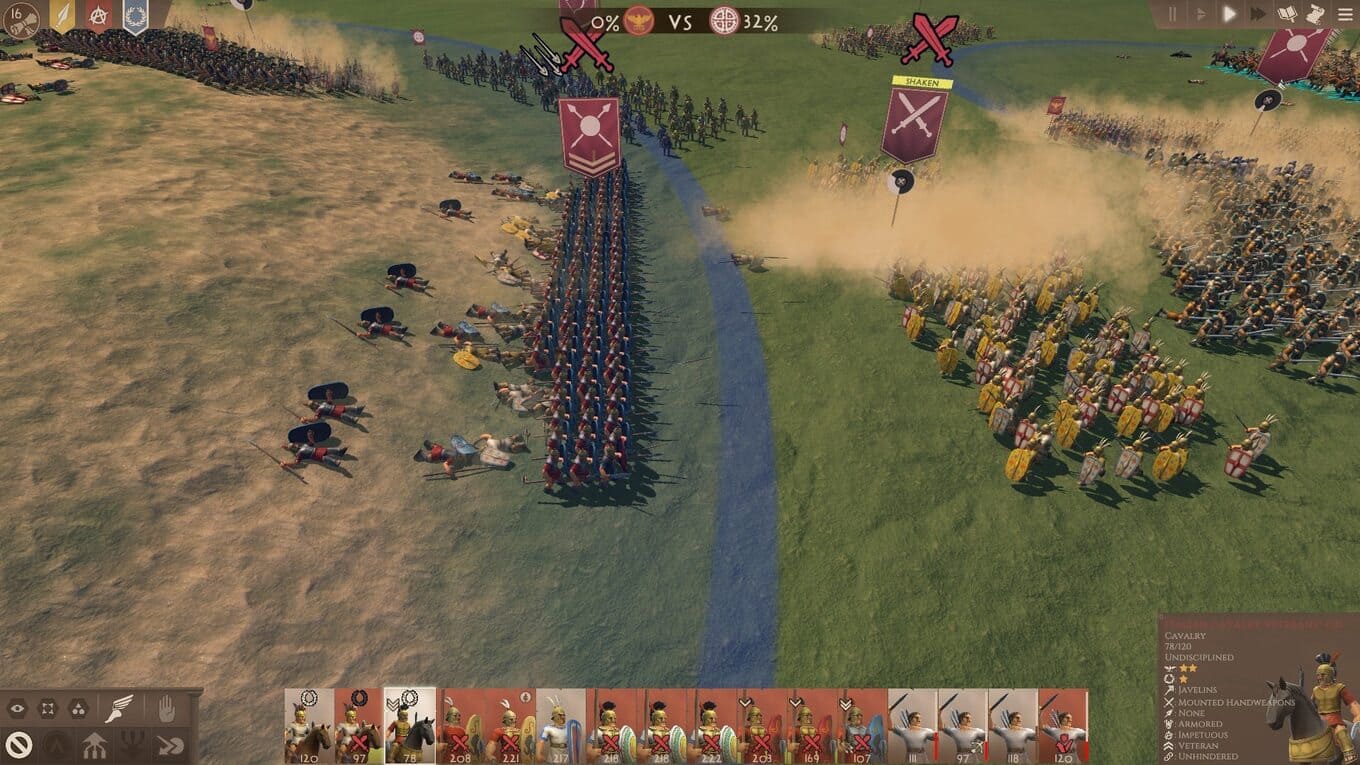Activate fast-forward battle speed
Image resolution: width=1360 pixels, height=765 pixels.
click(x=1259, y=14)
